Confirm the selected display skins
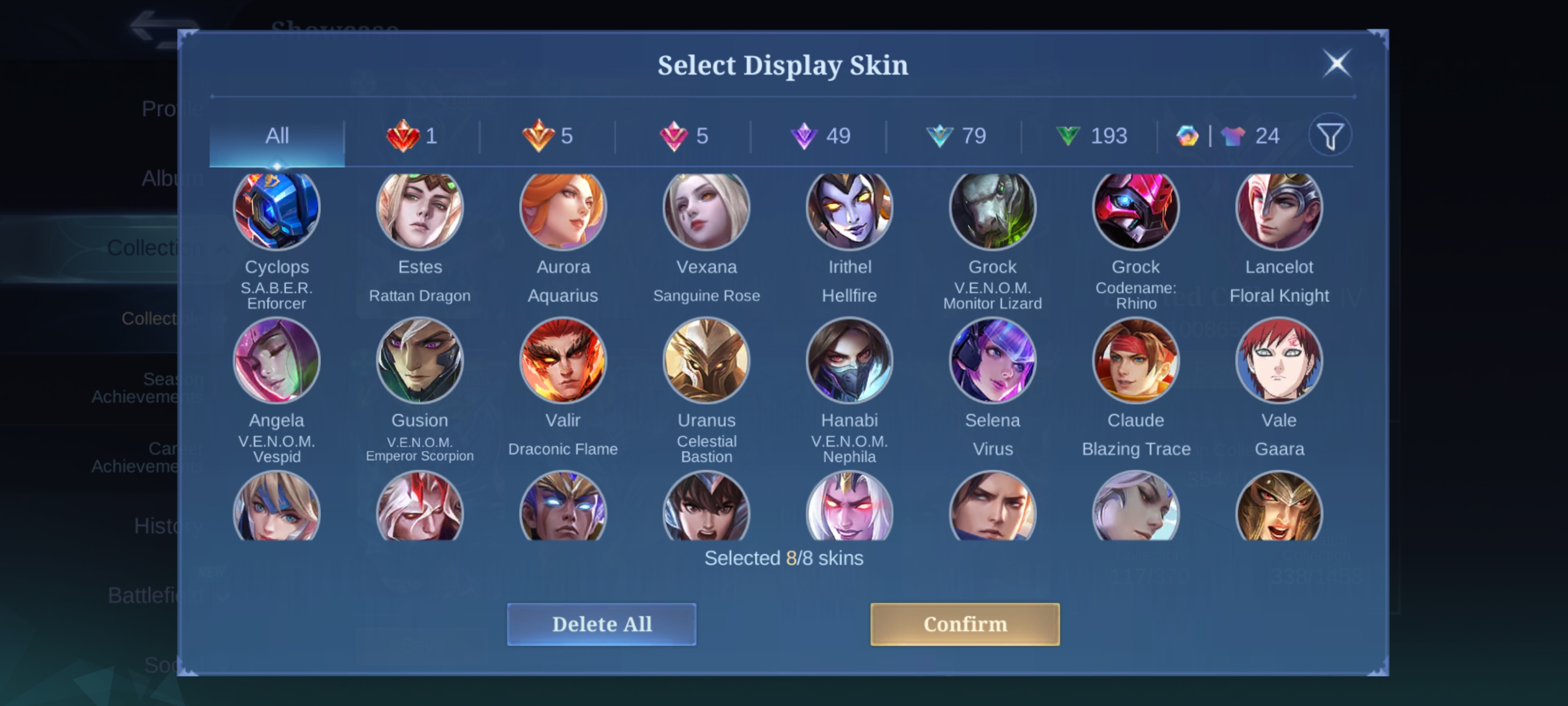 (x=964, y=624)
